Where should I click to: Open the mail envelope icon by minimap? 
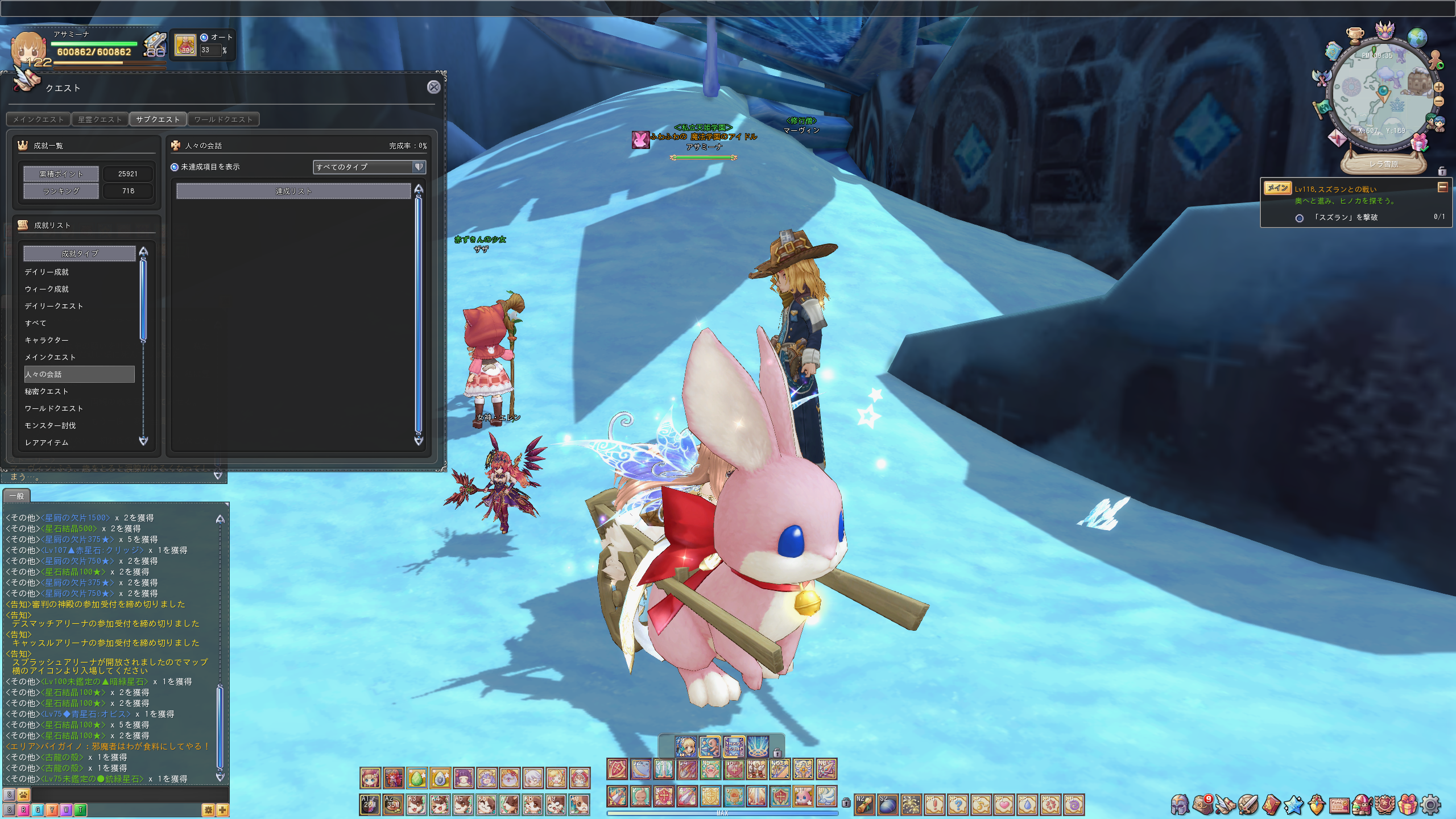pyautogui.click(x=1337, y=138)
